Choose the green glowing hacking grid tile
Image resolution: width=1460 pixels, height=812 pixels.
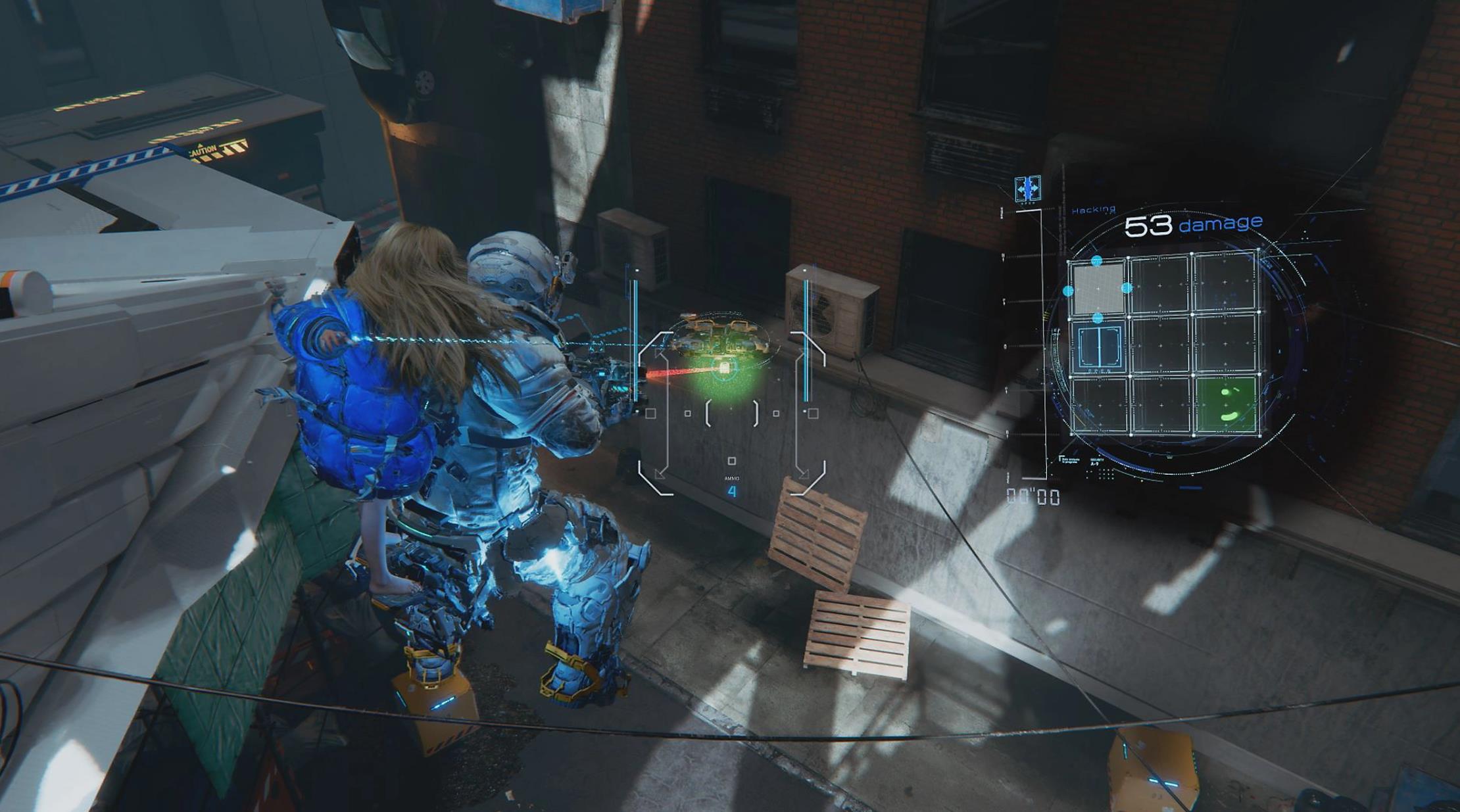[x=1227, y=404]
